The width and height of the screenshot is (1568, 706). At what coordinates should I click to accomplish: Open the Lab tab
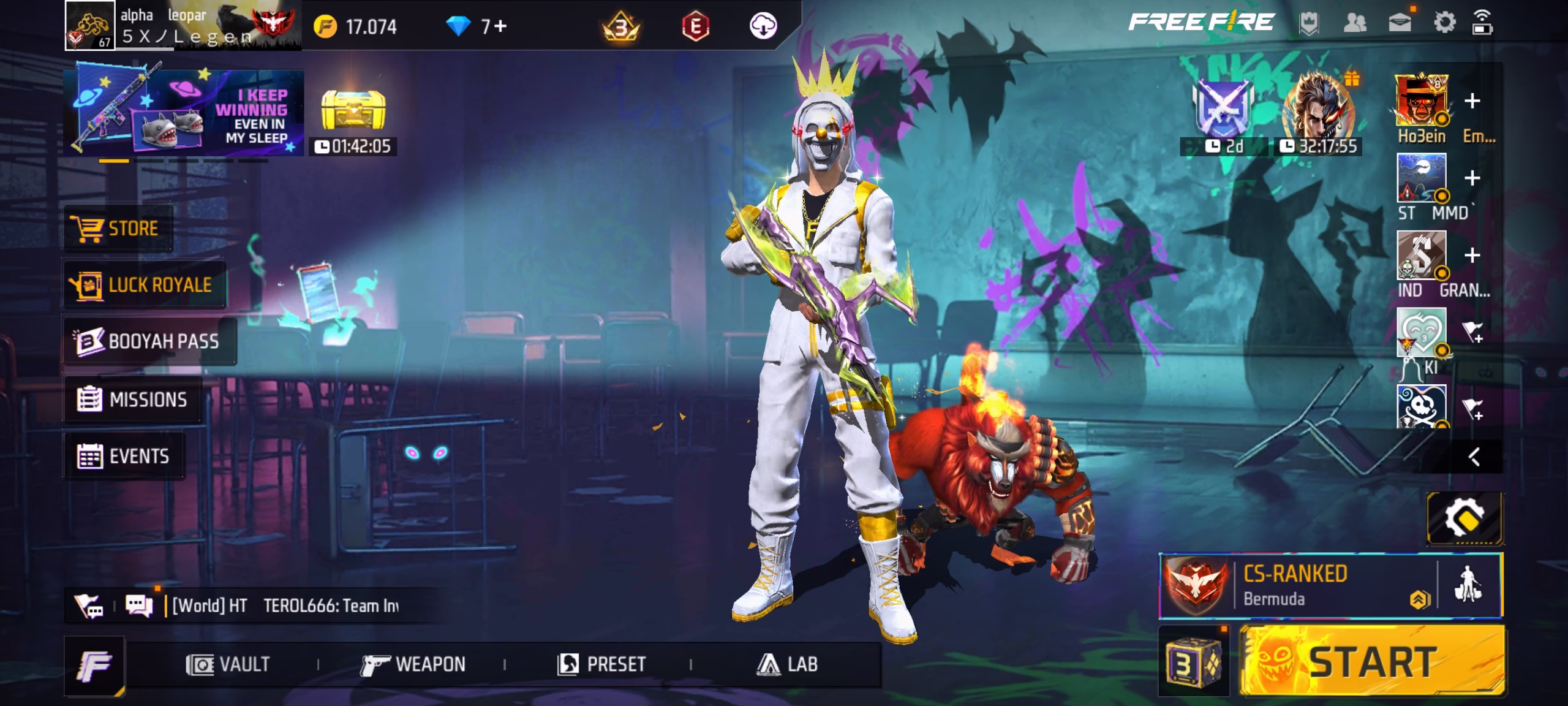click(787, 664)
